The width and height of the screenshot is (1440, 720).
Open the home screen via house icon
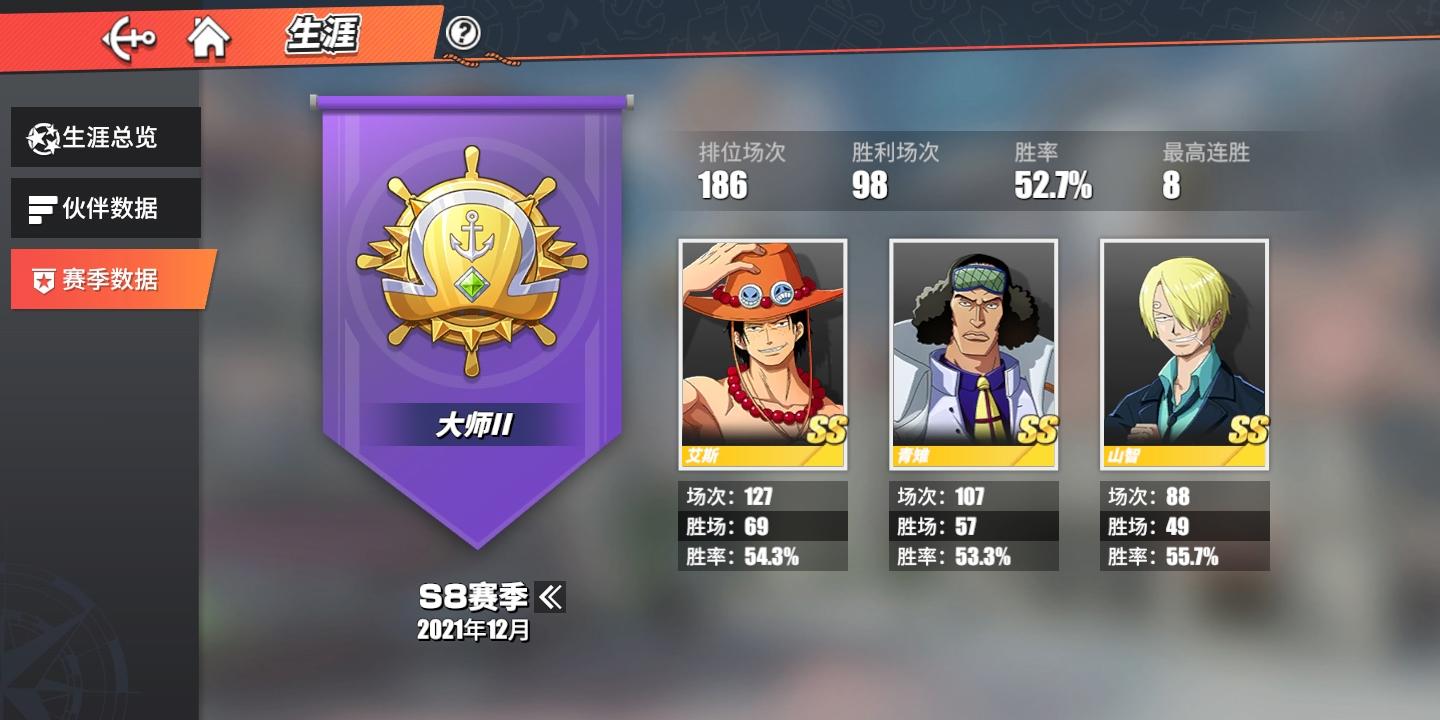tap(208, 37)
